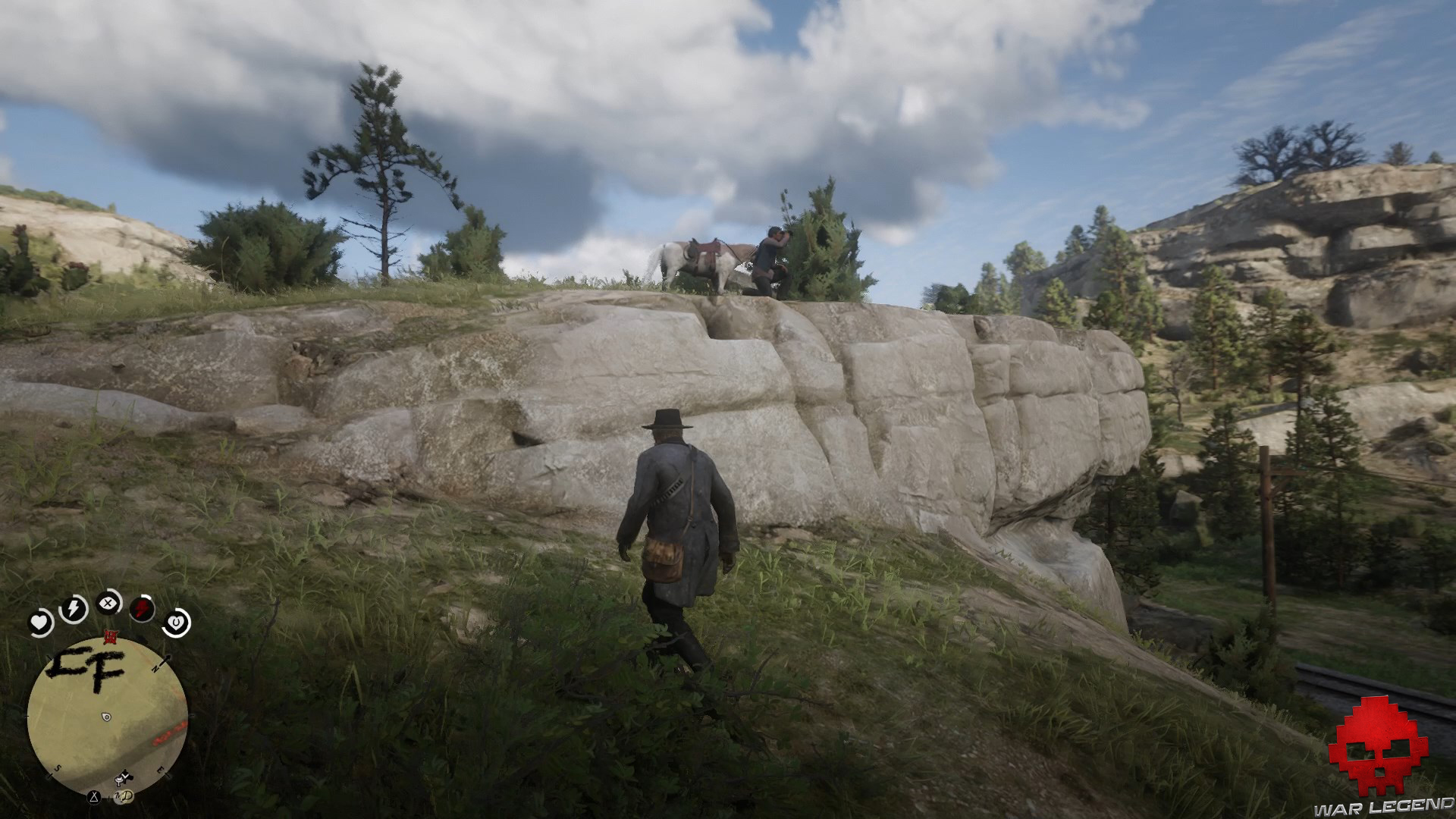
Task: Click the white player teardrop marker at minimap center
Action: click(x=106, y=717)
